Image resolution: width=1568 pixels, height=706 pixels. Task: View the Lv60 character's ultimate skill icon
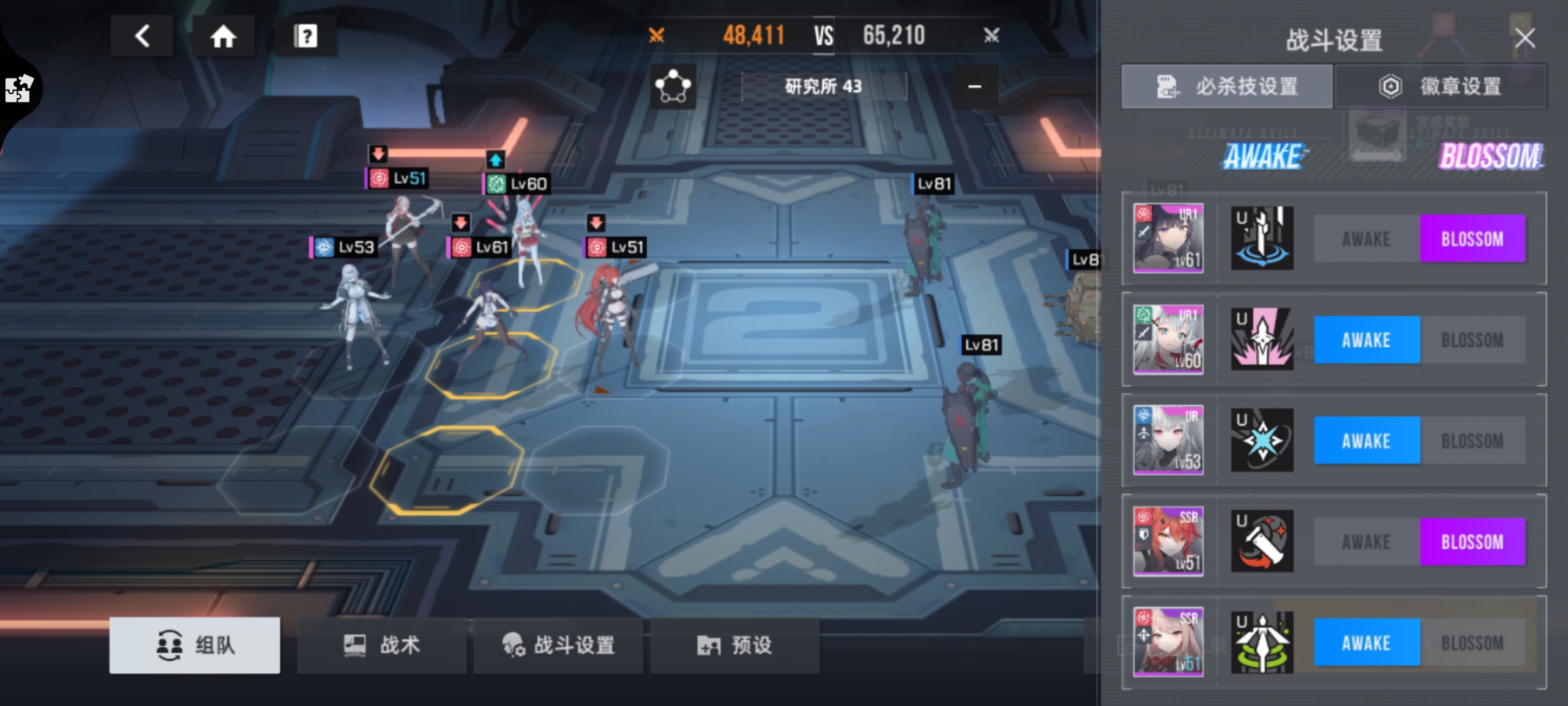point(1262,340)
